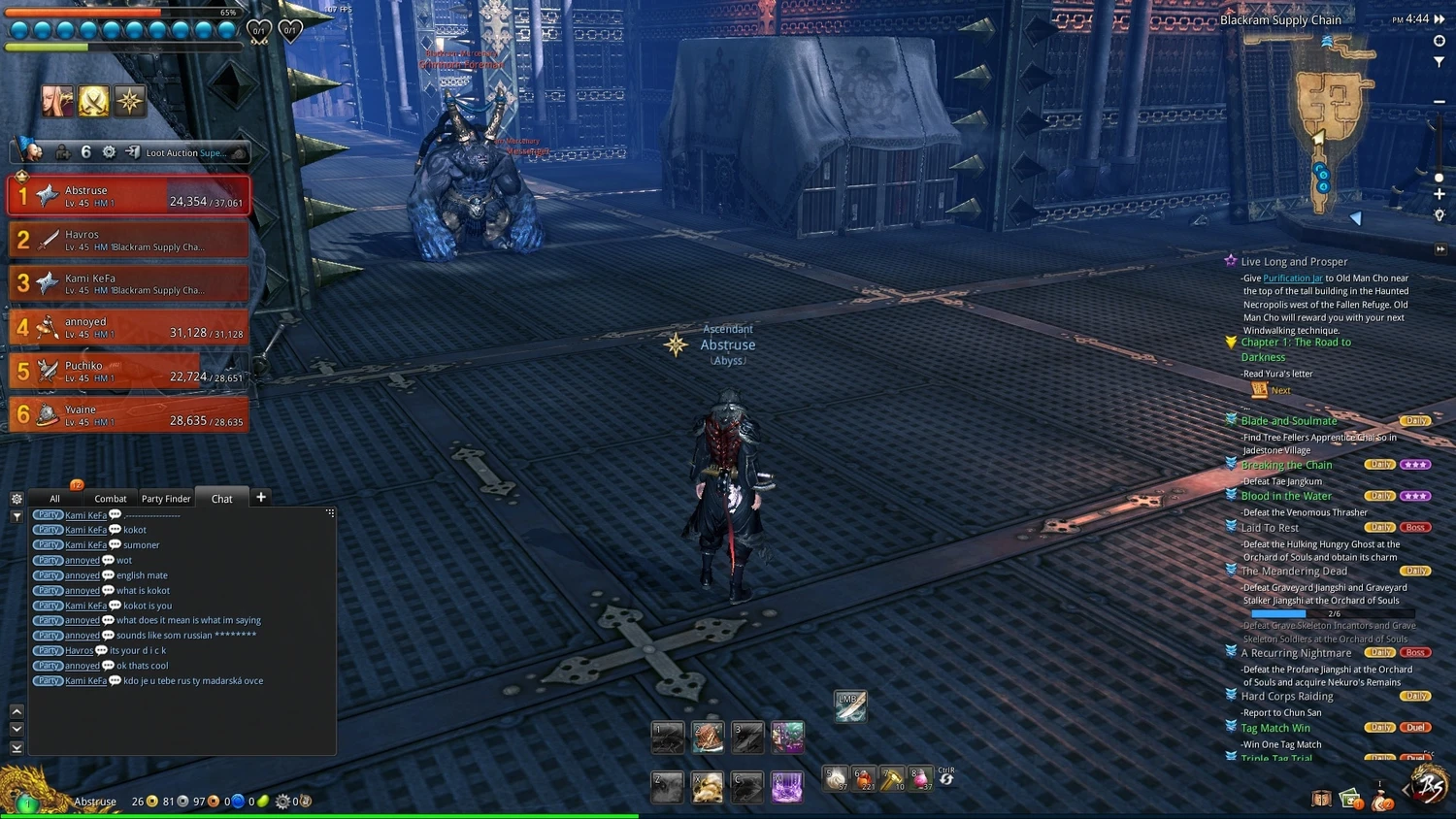Switch to the Combat chat tab
The width and height of the screenshot is (1456, 819).
[x=110, y=499]
